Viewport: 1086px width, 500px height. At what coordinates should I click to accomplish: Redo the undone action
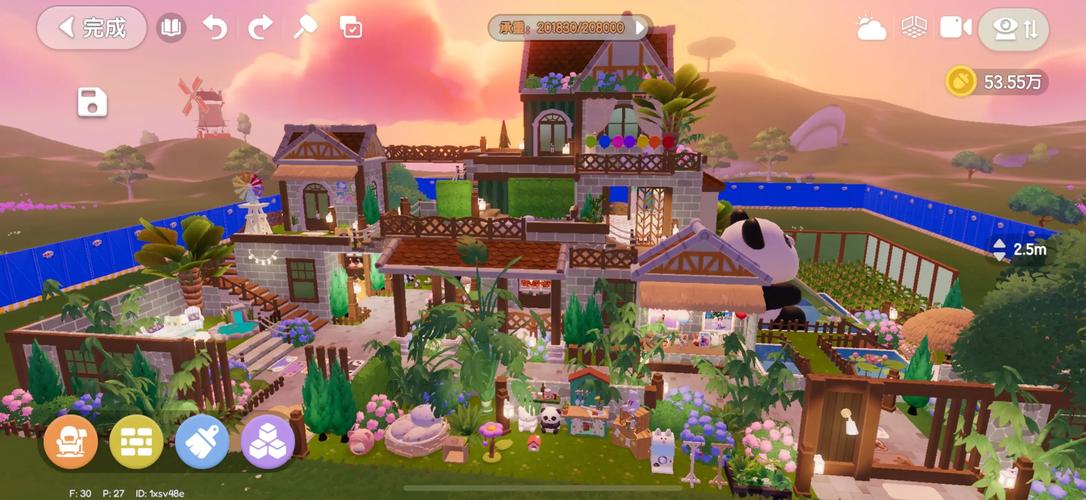coord(260,28)
